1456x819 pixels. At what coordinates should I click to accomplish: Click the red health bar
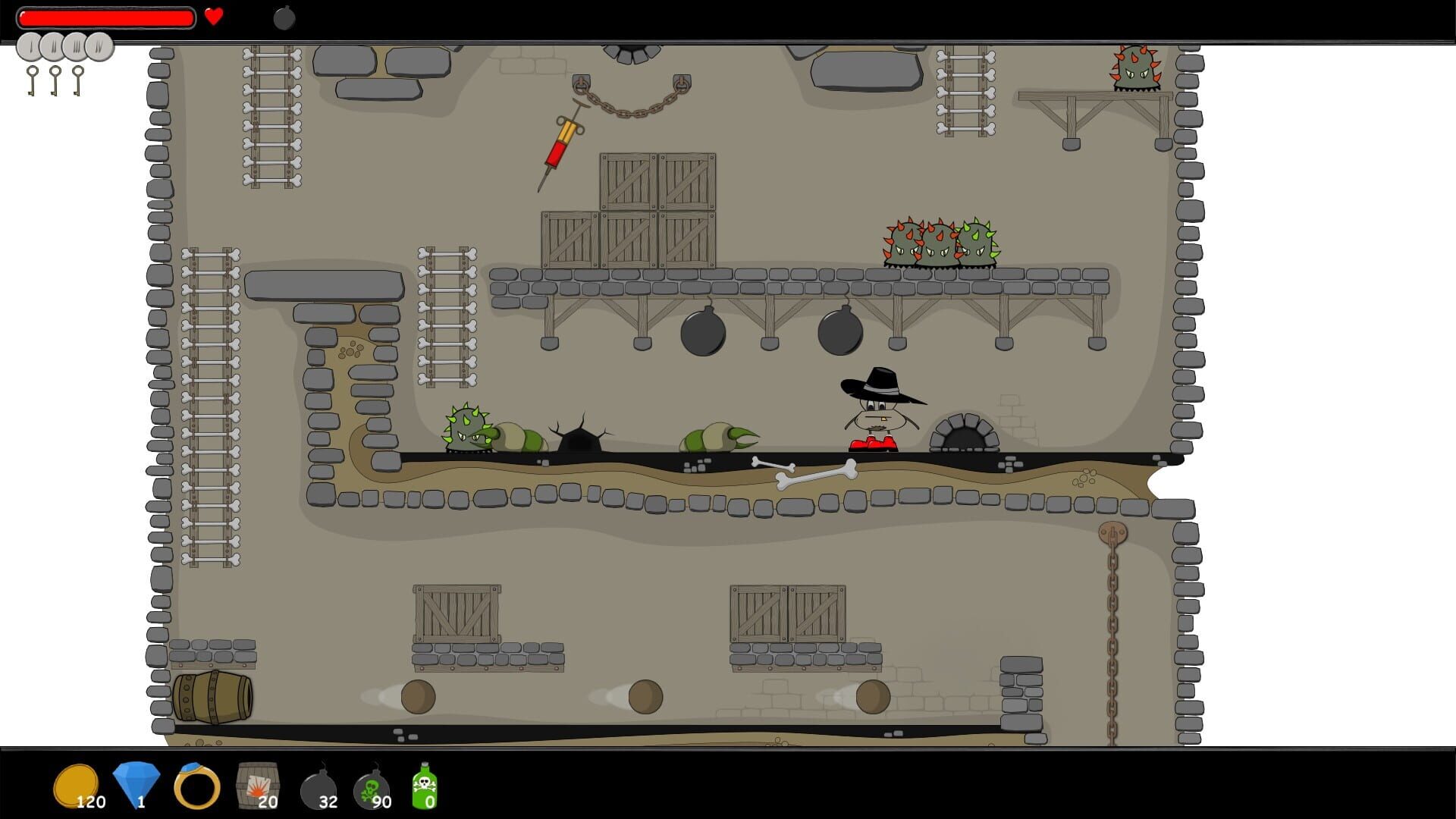106,17
